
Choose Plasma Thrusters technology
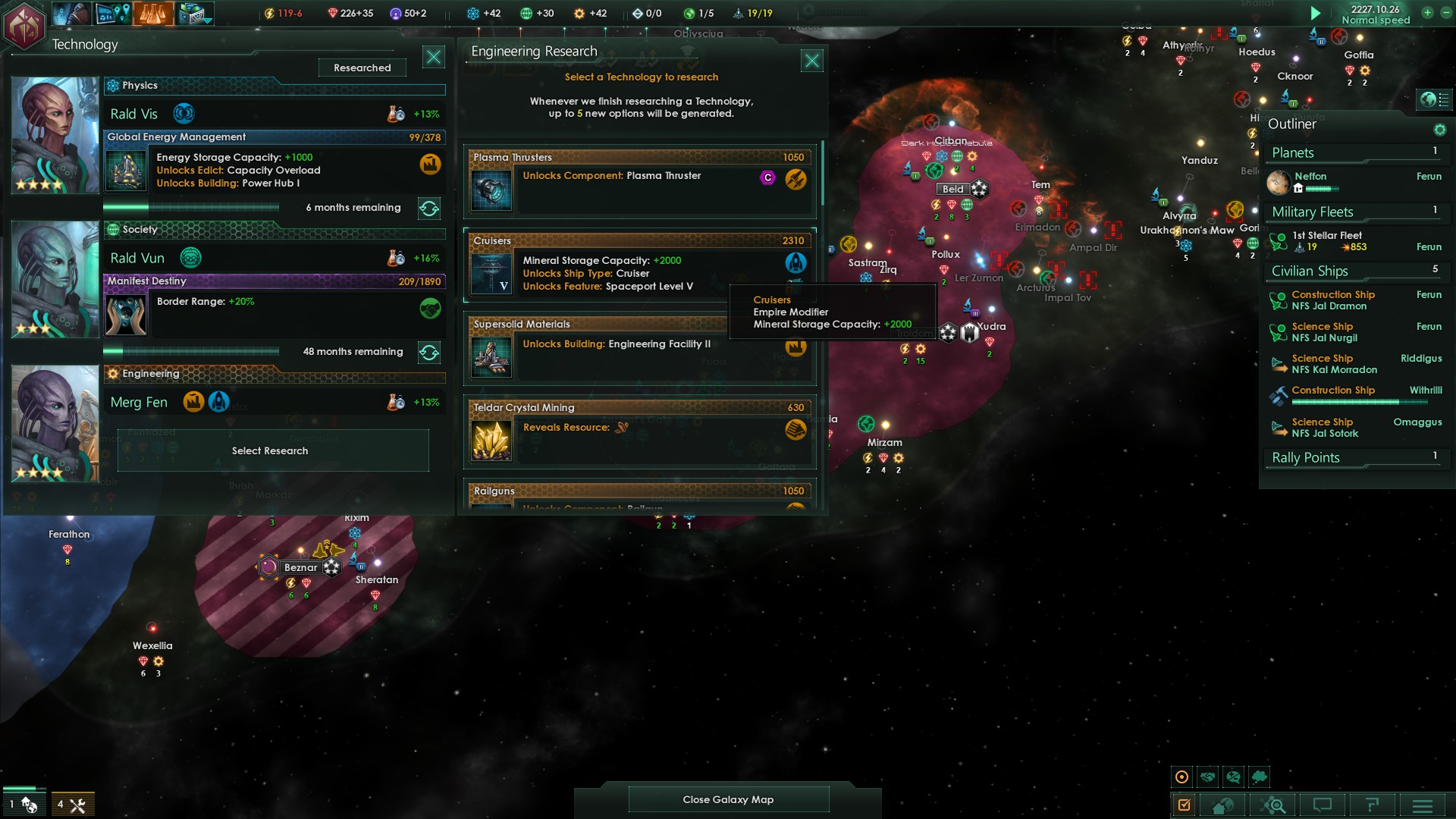[639, 182]
